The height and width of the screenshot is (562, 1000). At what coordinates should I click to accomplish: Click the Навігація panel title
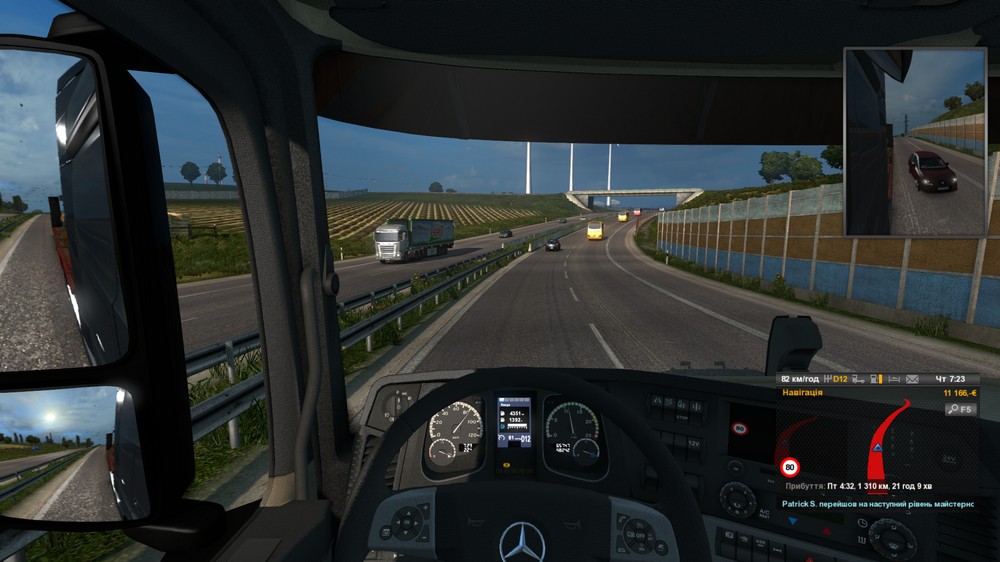click(804, 394)
